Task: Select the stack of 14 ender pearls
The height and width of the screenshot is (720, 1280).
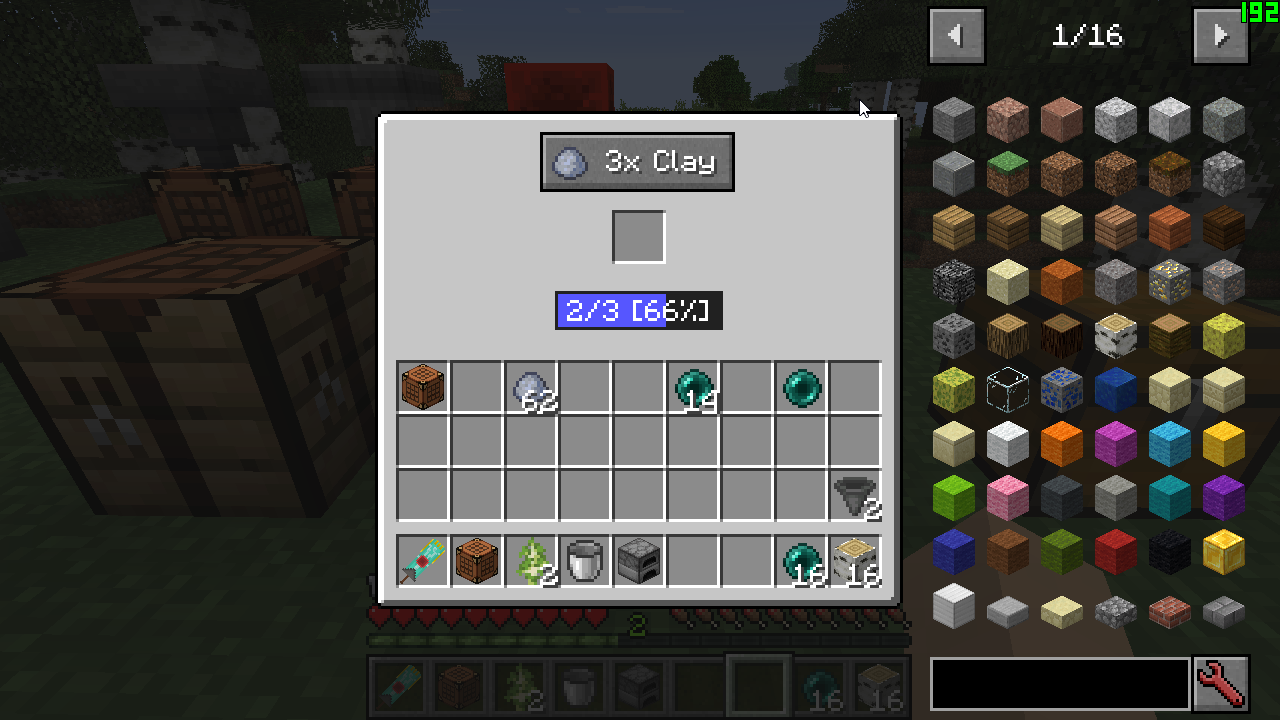Action: (692, 387)
